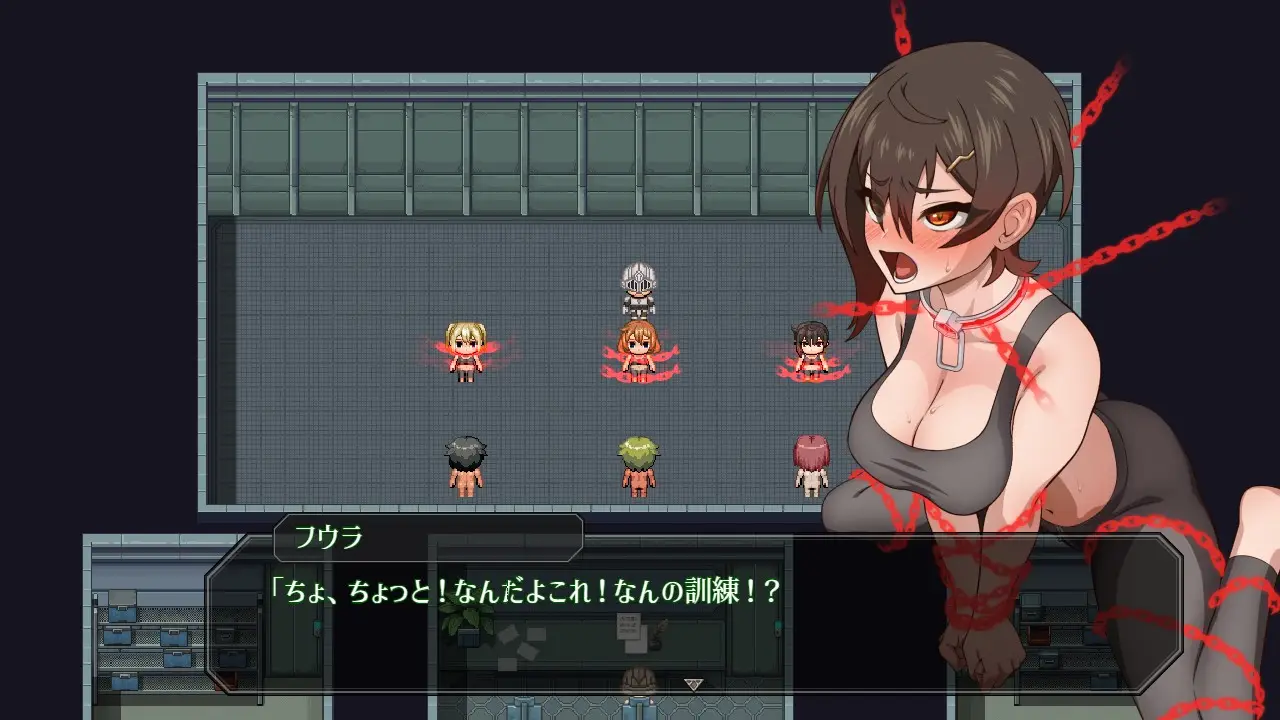Image resolution: width=1280 pixels, height=720 pixels.
Task: Select the bald NPC standing behind the counter
Action: click(640, 679)
